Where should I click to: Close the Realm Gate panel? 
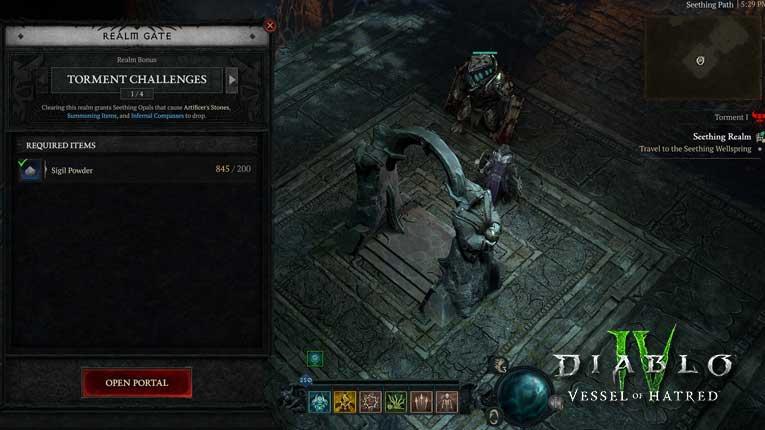[270, 26]
